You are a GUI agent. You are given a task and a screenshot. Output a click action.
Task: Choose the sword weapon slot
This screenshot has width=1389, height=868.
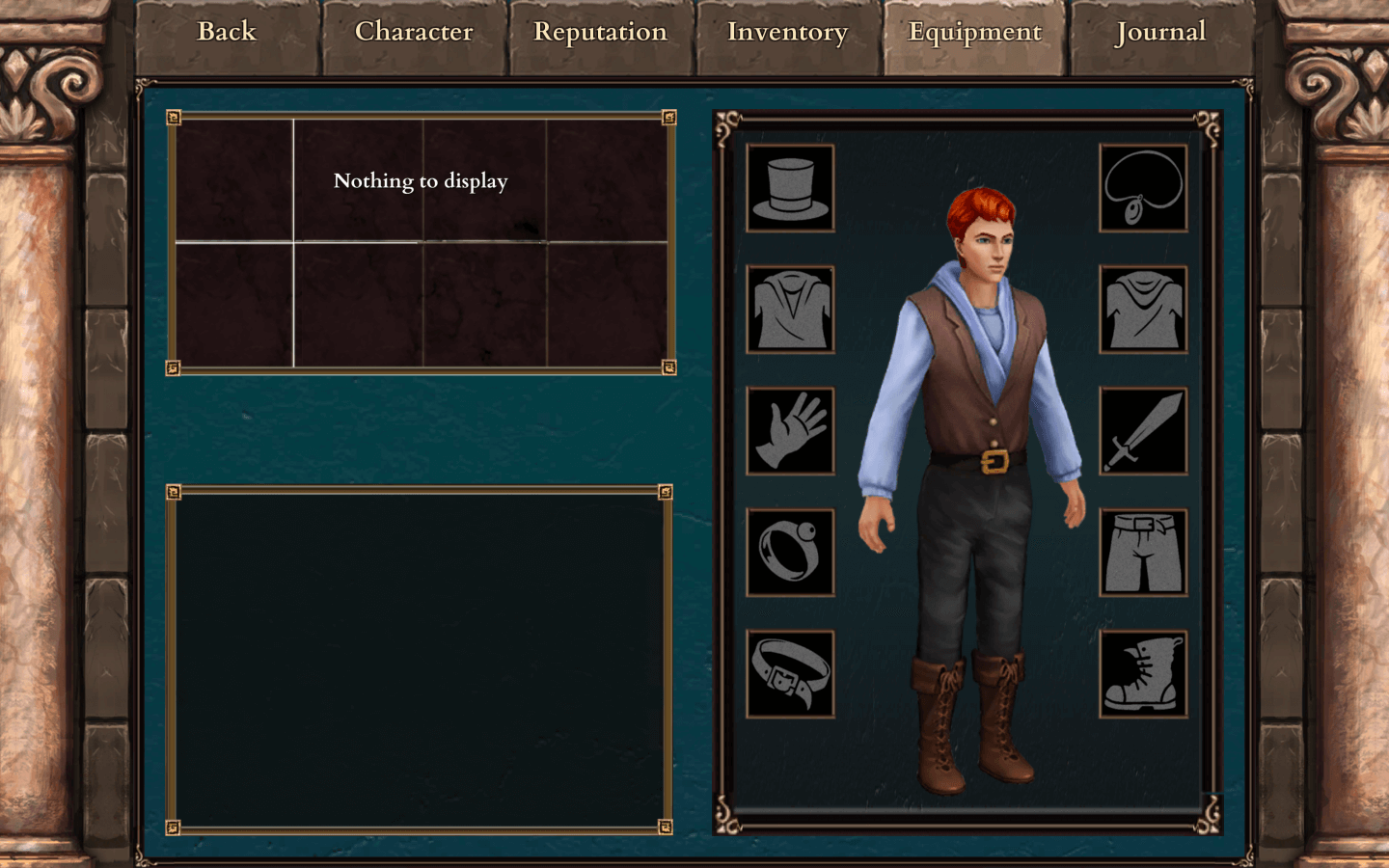pyautogui.click(x=1143, y=431)
